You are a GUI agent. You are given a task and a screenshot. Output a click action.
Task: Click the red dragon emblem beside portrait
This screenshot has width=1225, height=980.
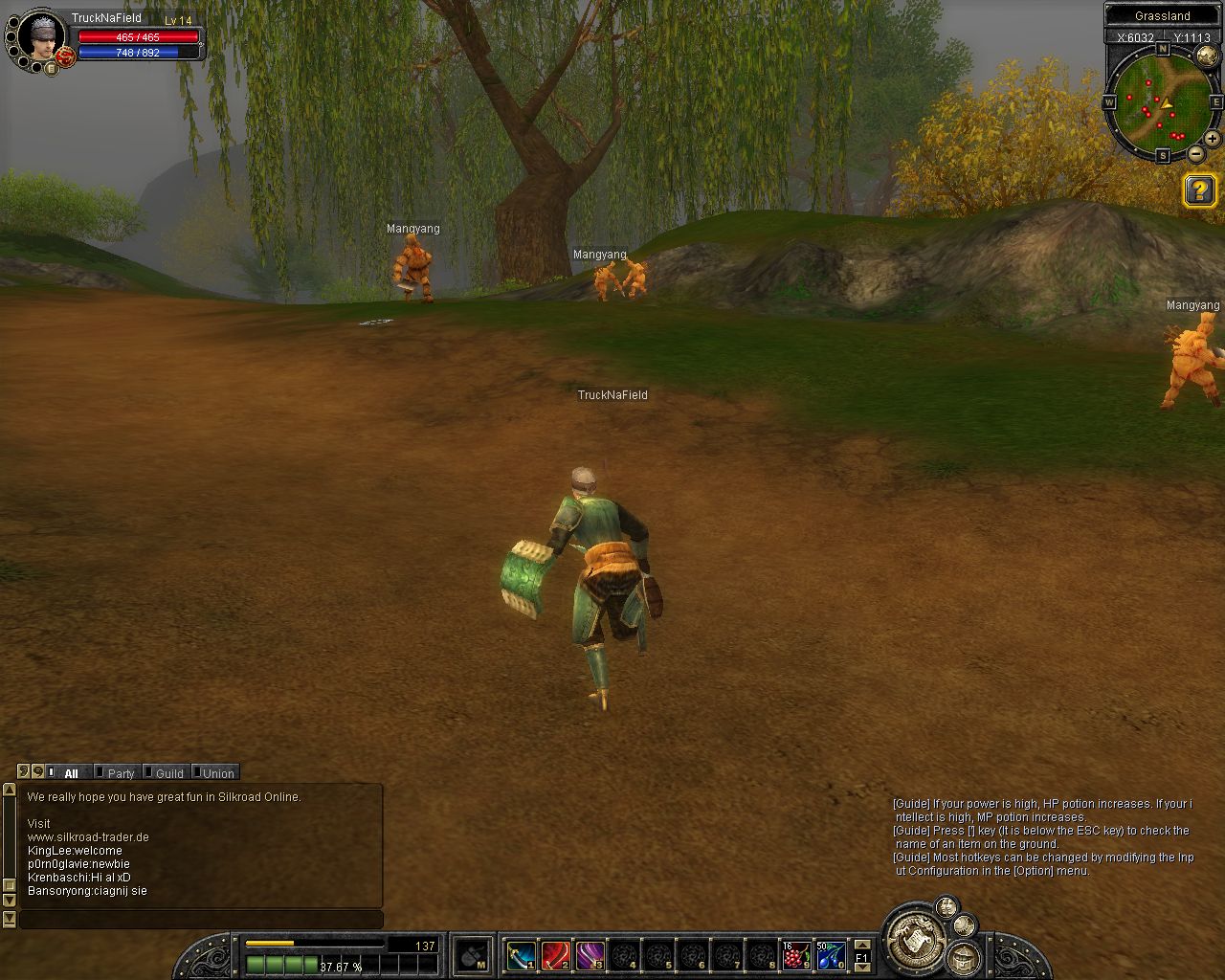click(65, 57)
